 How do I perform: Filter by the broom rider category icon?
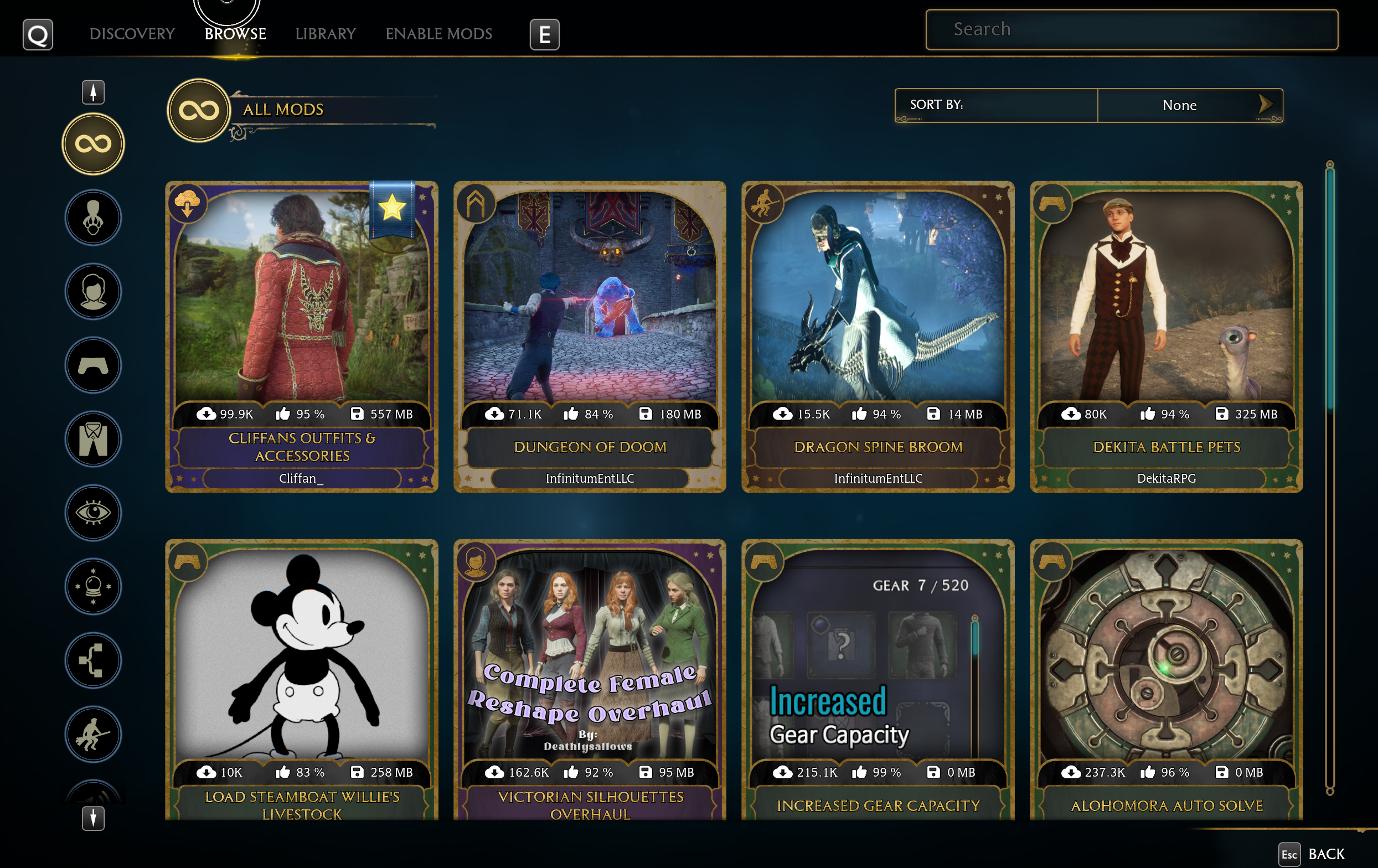(93, 733)
